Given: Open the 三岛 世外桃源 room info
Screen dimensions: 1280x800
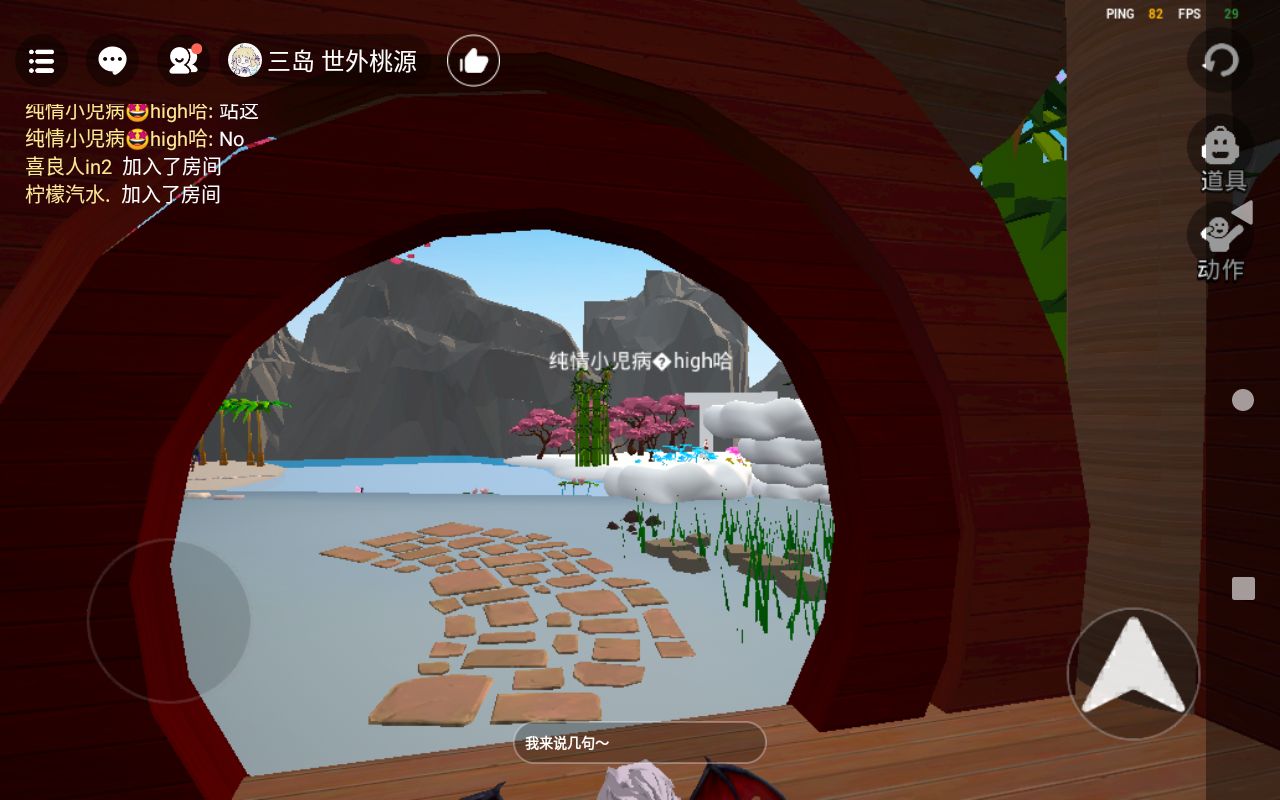Looking at the screenshot, I should pos(326,62).
